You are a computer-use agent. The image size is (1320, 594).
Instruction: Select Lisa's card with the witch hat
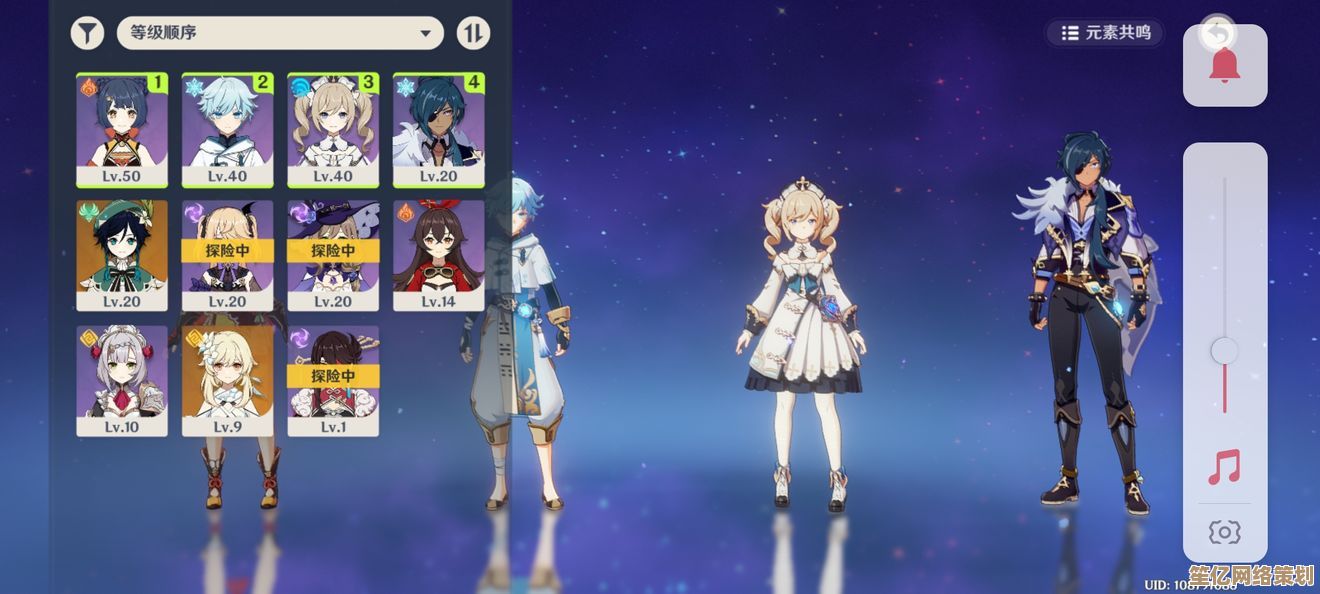click(333, 255)
